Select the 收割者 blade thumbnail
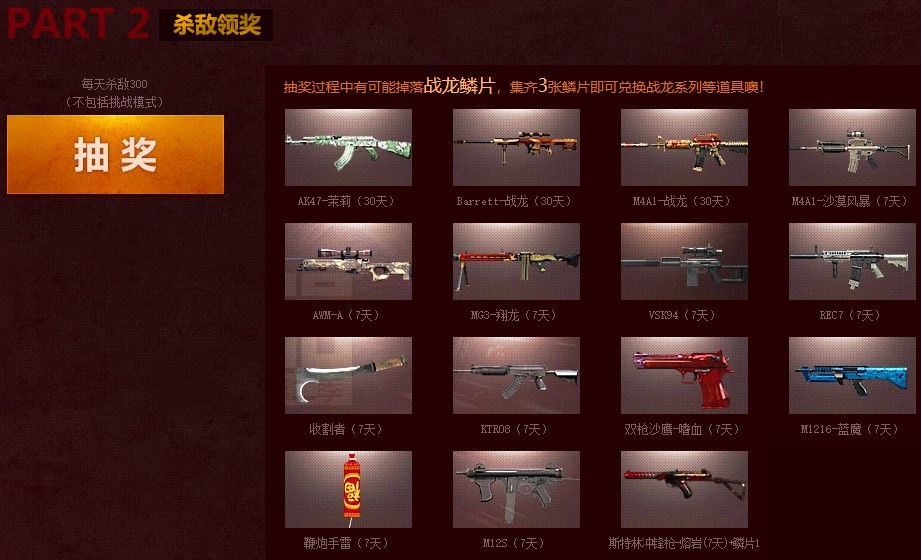This screenshot has height=560, width=921. [x=348, y=375]
